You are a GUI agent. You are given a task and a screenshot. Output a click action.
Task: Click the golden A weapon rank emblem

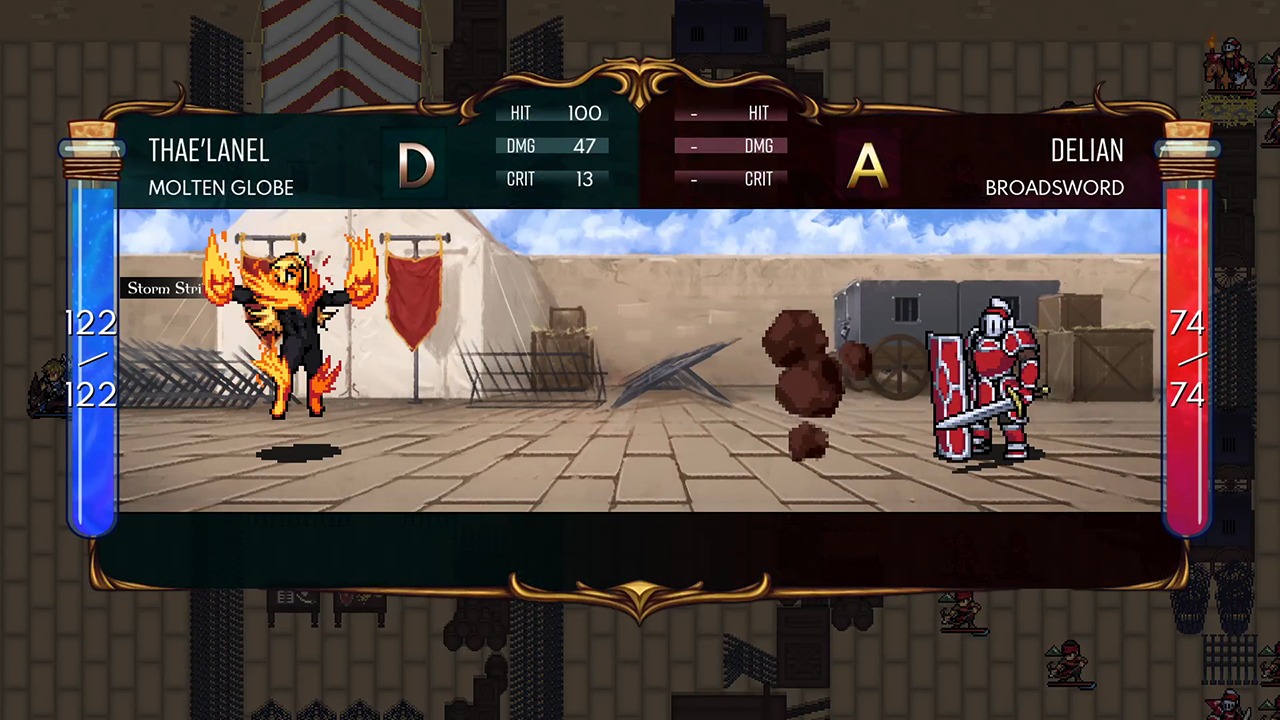coord(866,163)
